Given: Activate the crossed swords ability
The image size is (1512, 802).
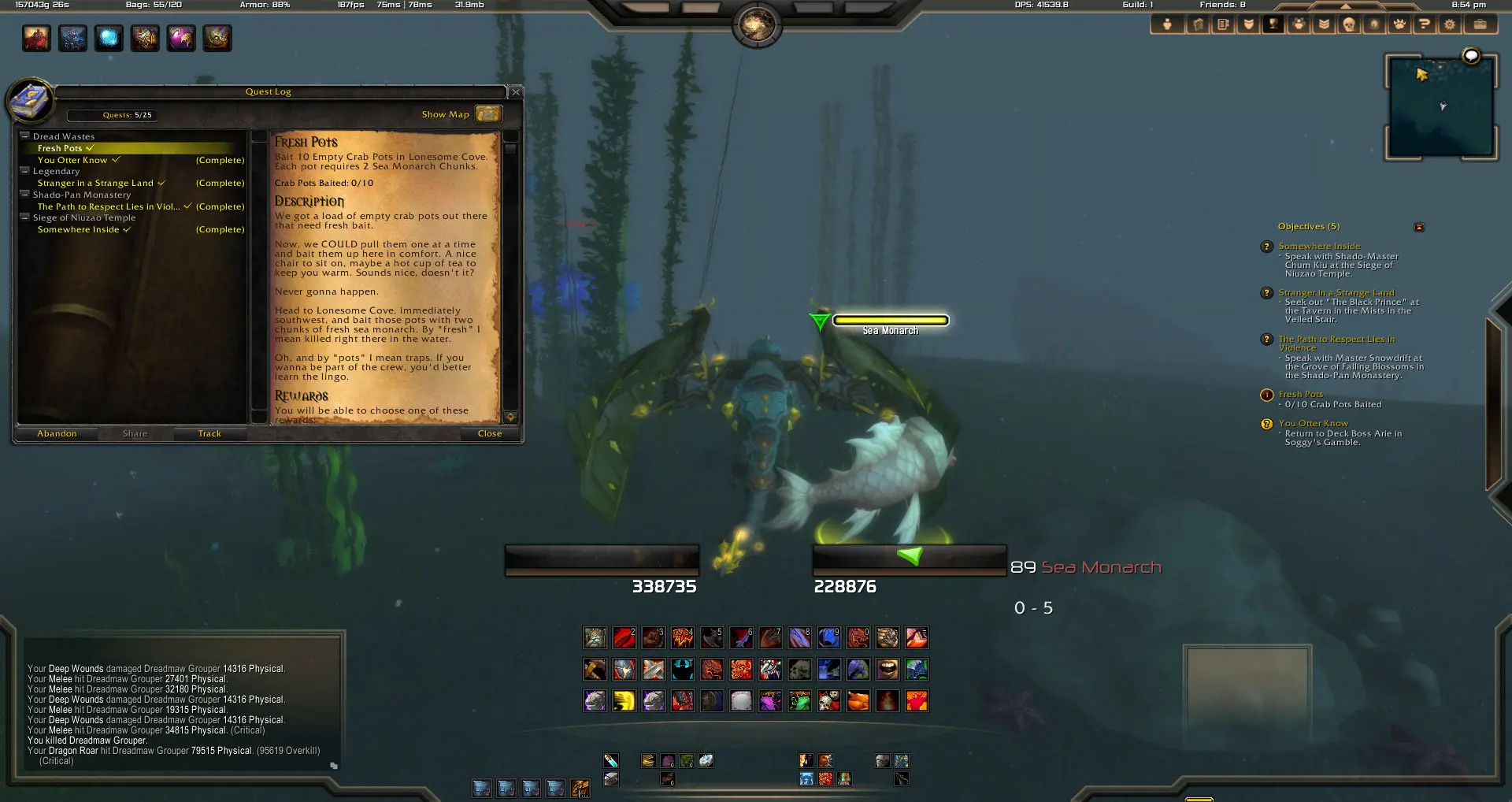Looking at the screenshot, I should tap(653, 670).
